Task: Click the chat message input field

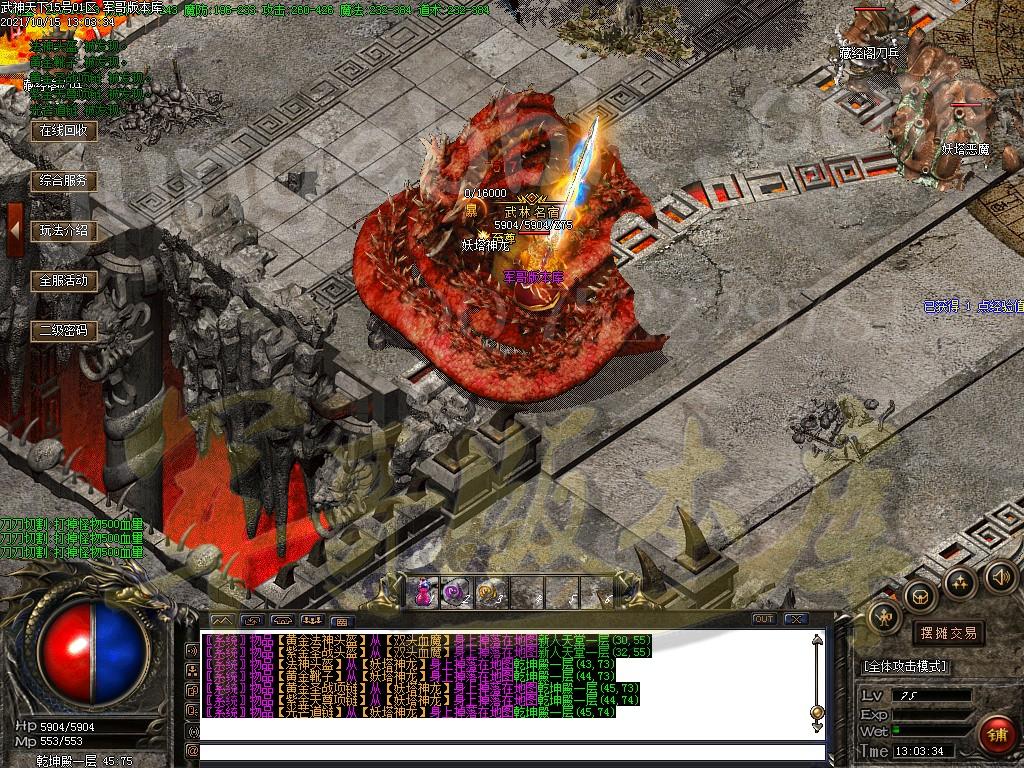Action: point(510,751)
